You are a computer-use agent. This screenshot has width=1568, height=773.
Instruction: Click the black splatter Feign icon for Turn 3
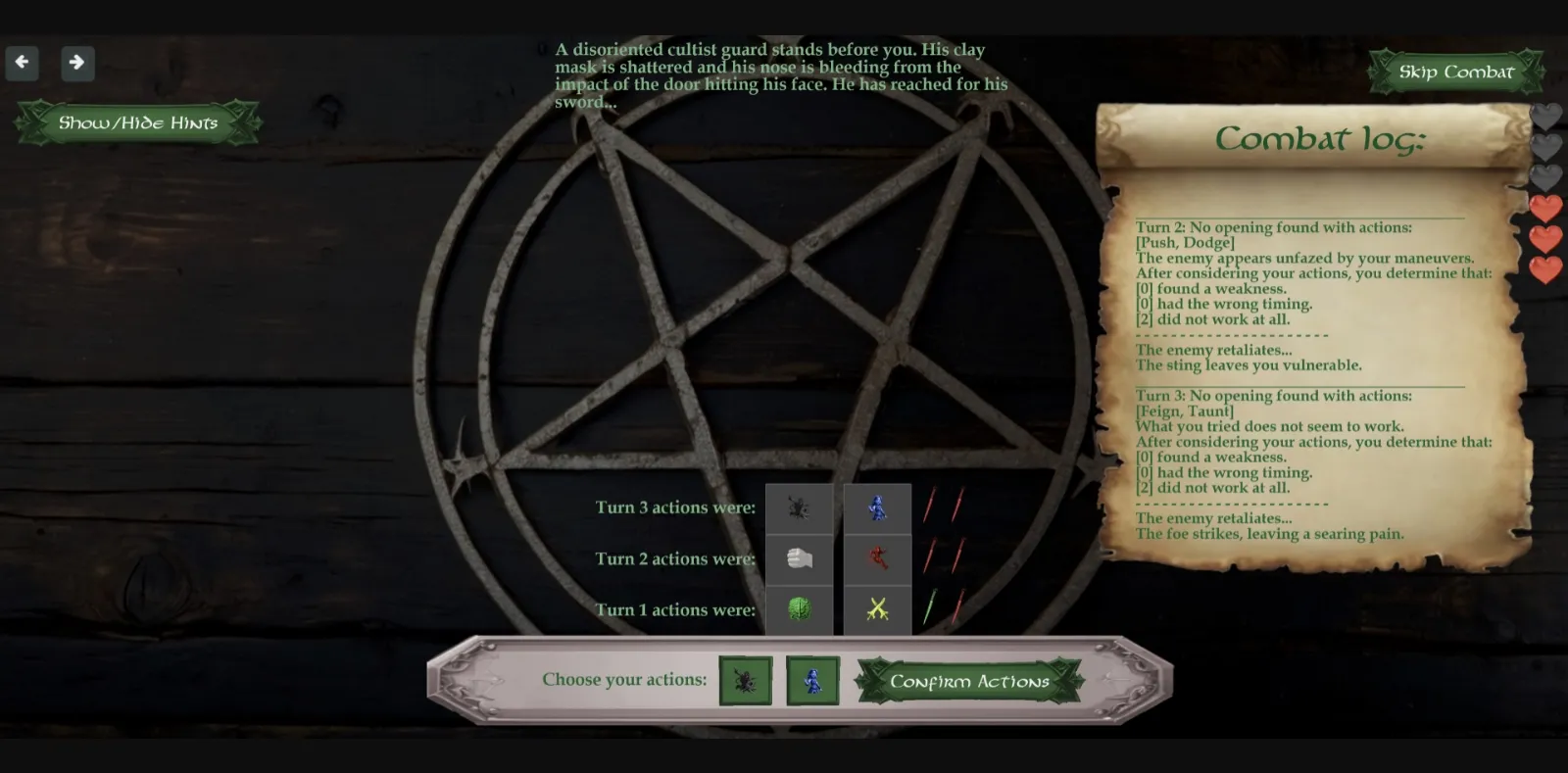[799, 507]
